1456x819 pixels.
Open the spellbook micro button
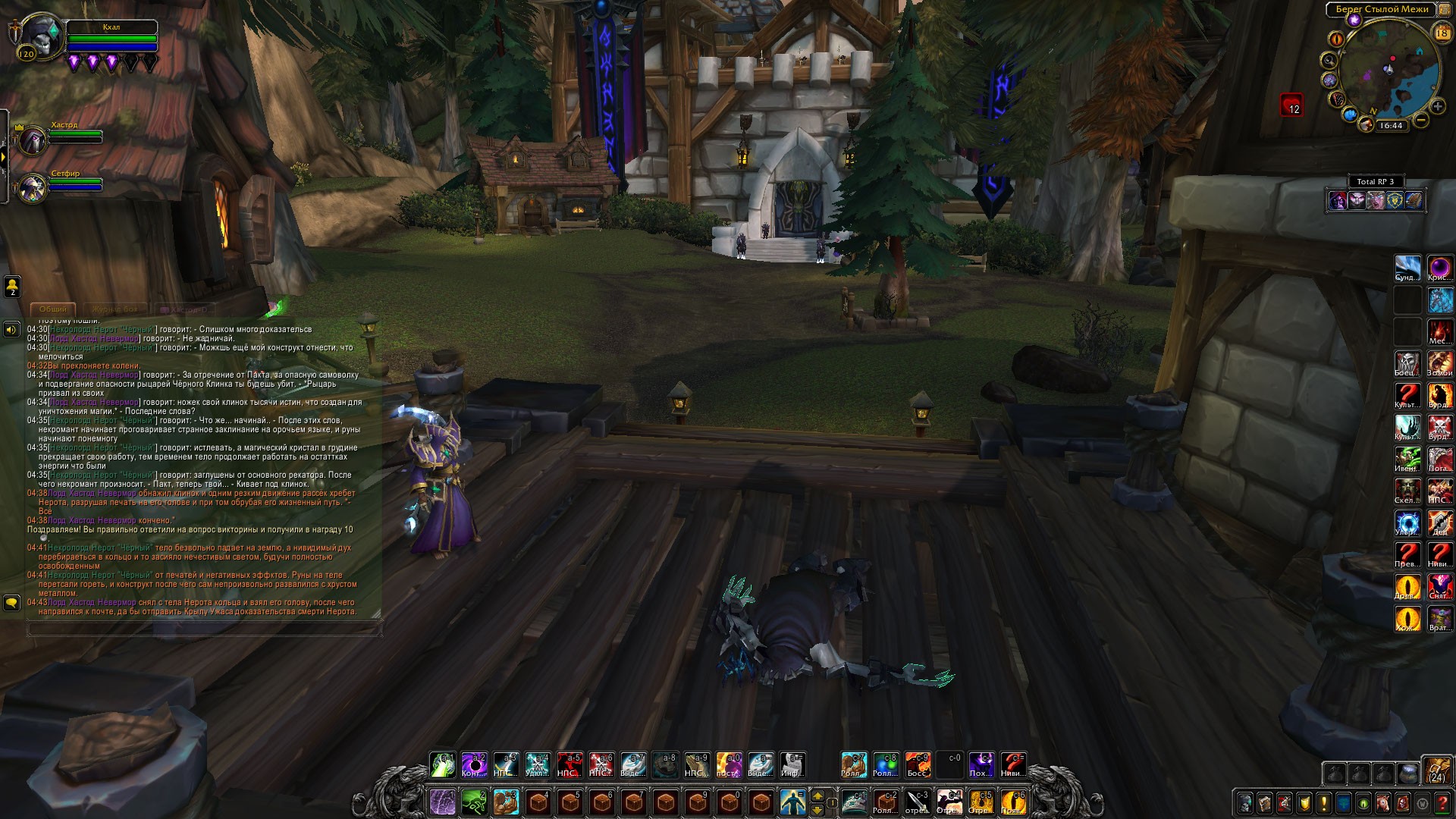click(x=1265, y=802)
